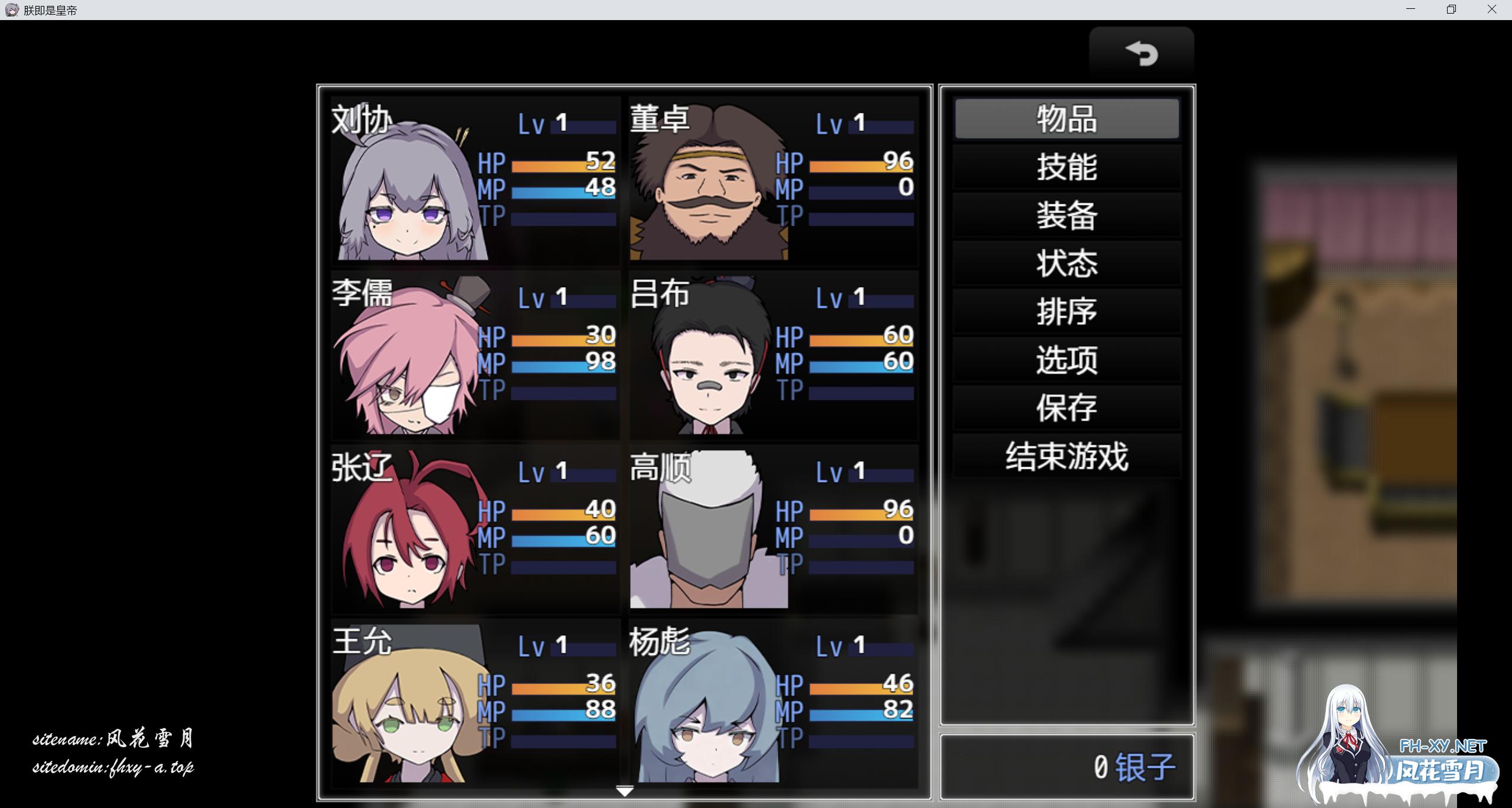Minimize the game window

(x=1411, y=9)
